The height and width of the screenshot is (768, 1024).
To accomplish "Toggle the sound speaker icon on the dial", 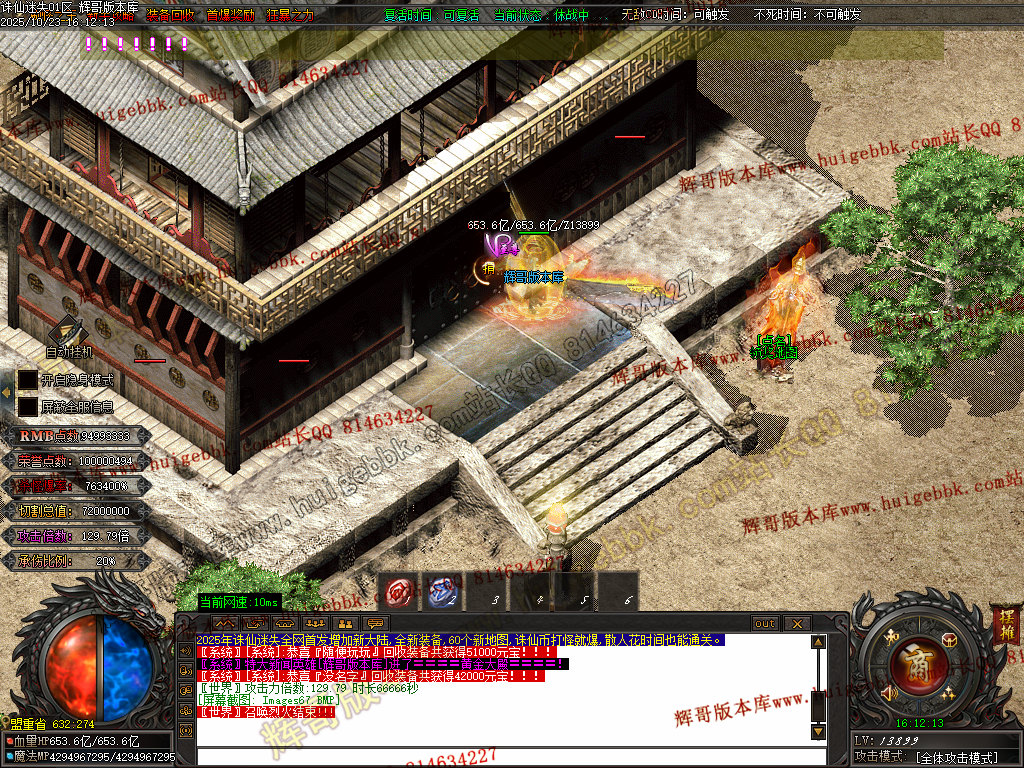I will pyautogui.click(x=886, y=692).
